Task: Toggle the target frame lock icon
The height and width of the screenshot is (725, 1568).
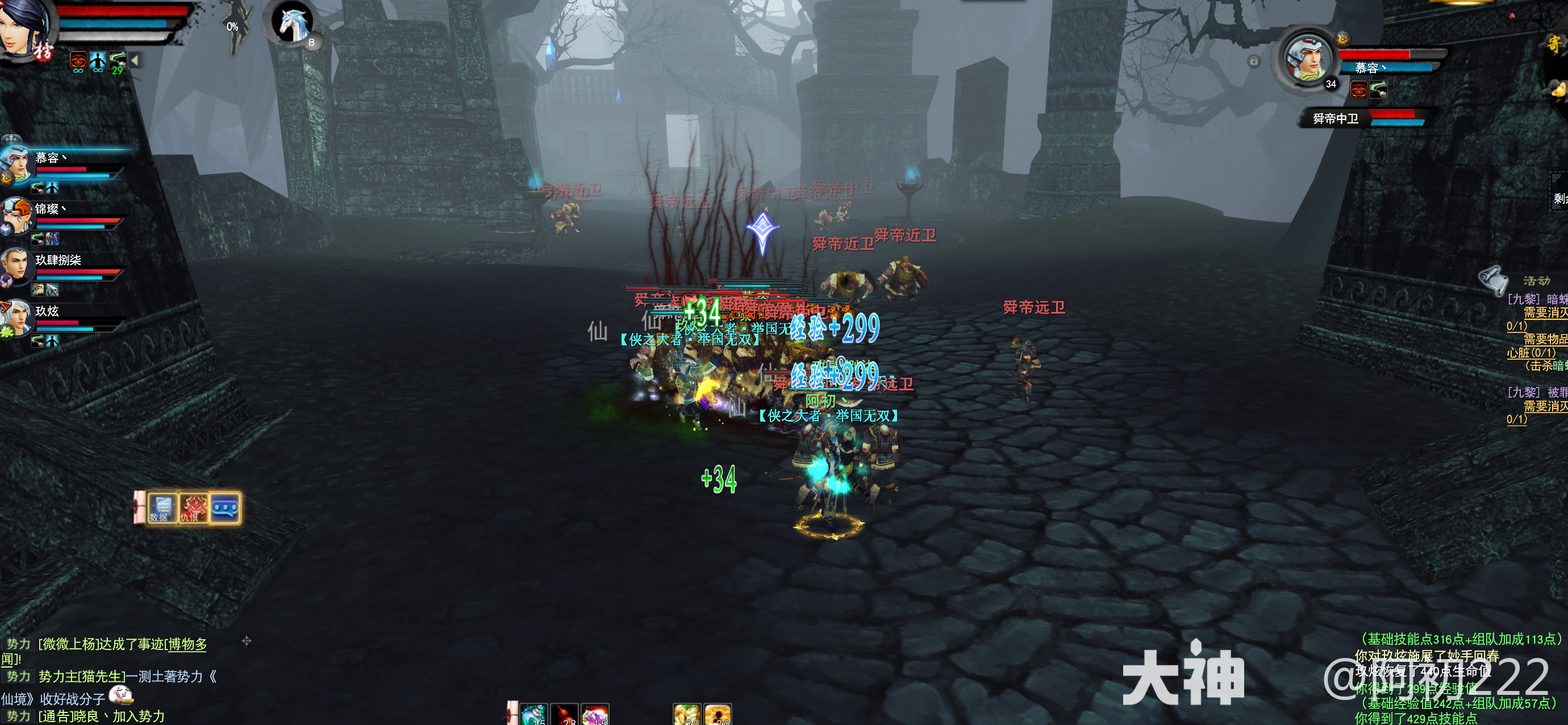Action: pos(1253,61)
